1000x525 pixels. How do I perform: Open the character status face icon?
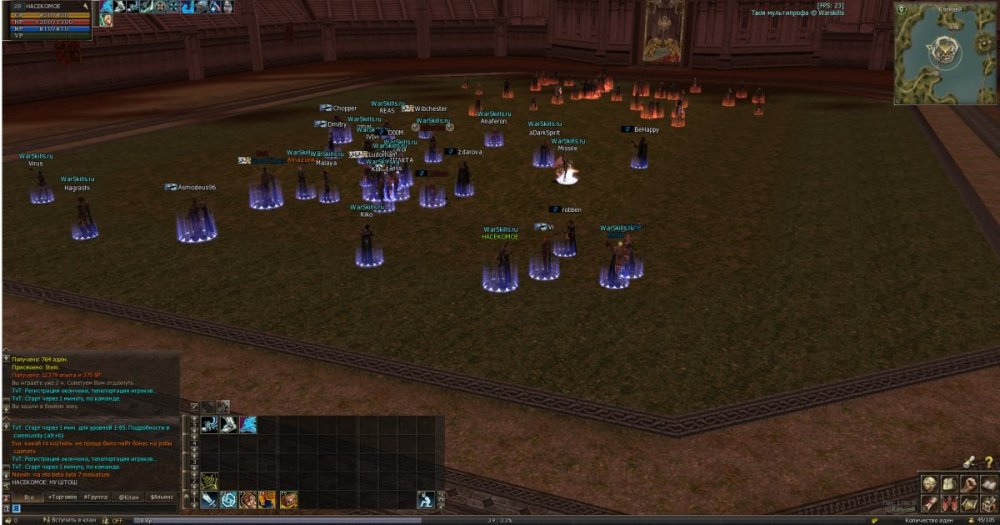tap(929, 484)
